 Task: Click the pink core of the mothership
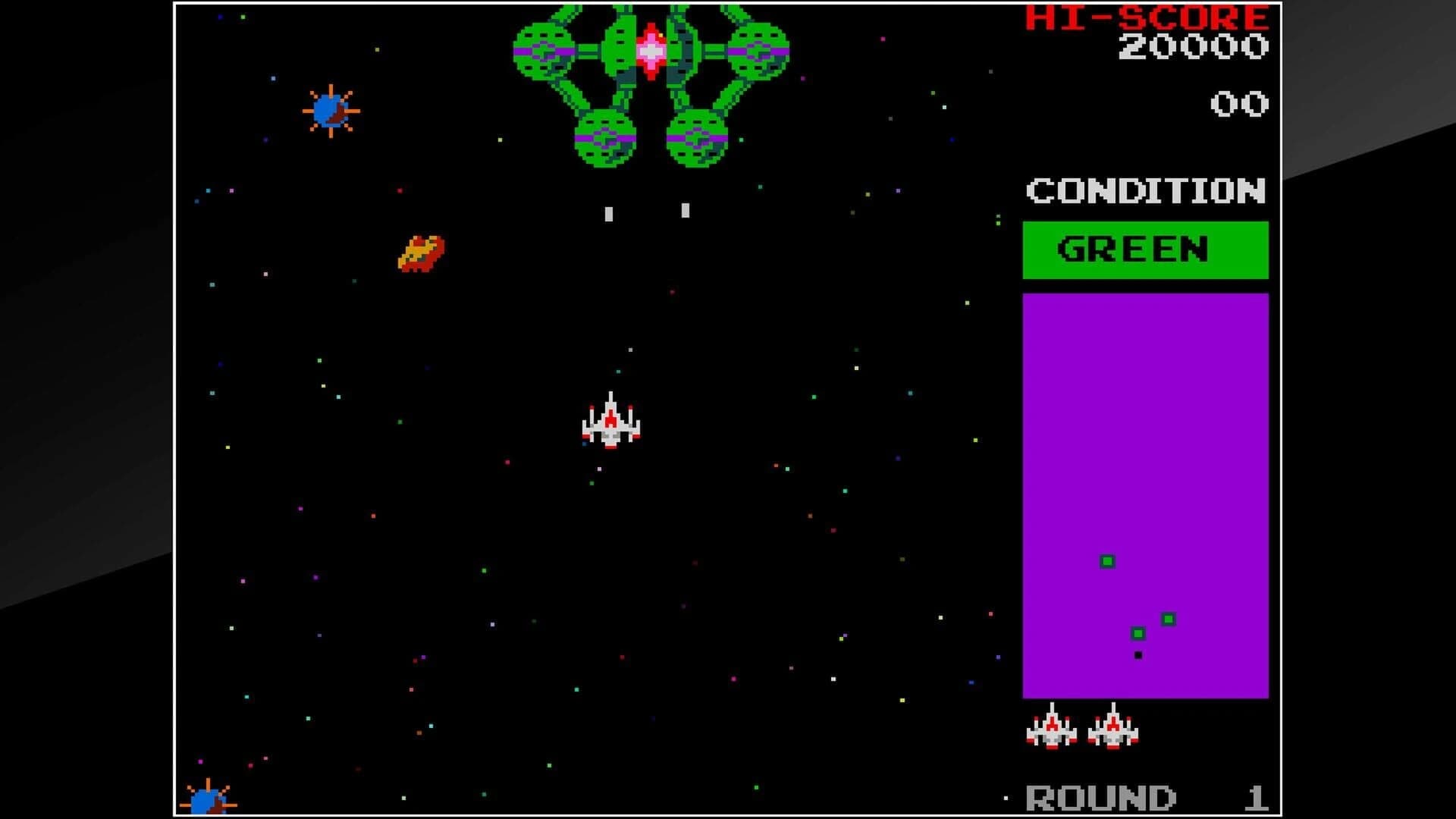(x=650, y=52)
